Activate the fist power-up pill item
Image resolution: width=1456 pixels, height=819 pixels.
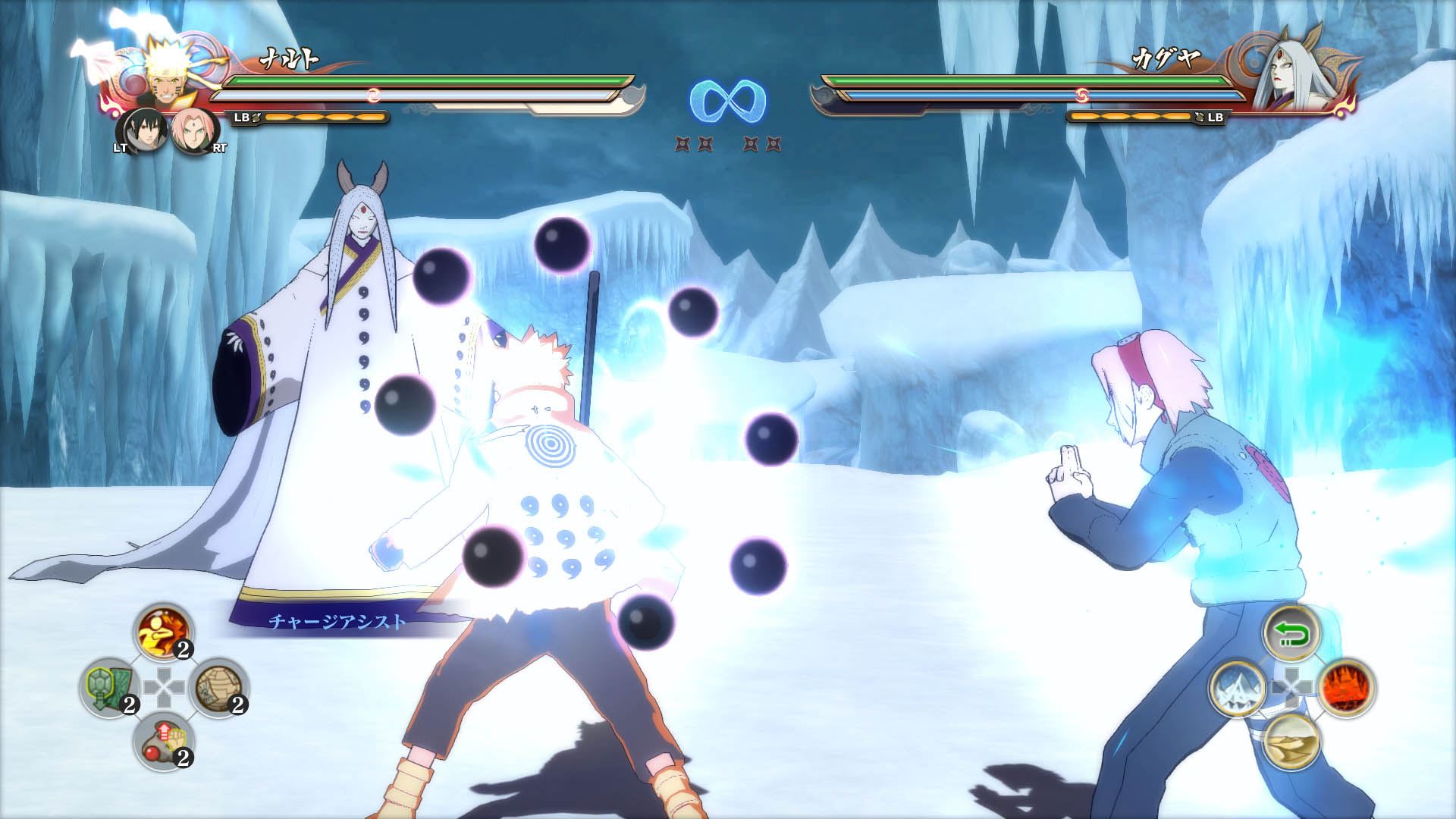click(163, 742)
